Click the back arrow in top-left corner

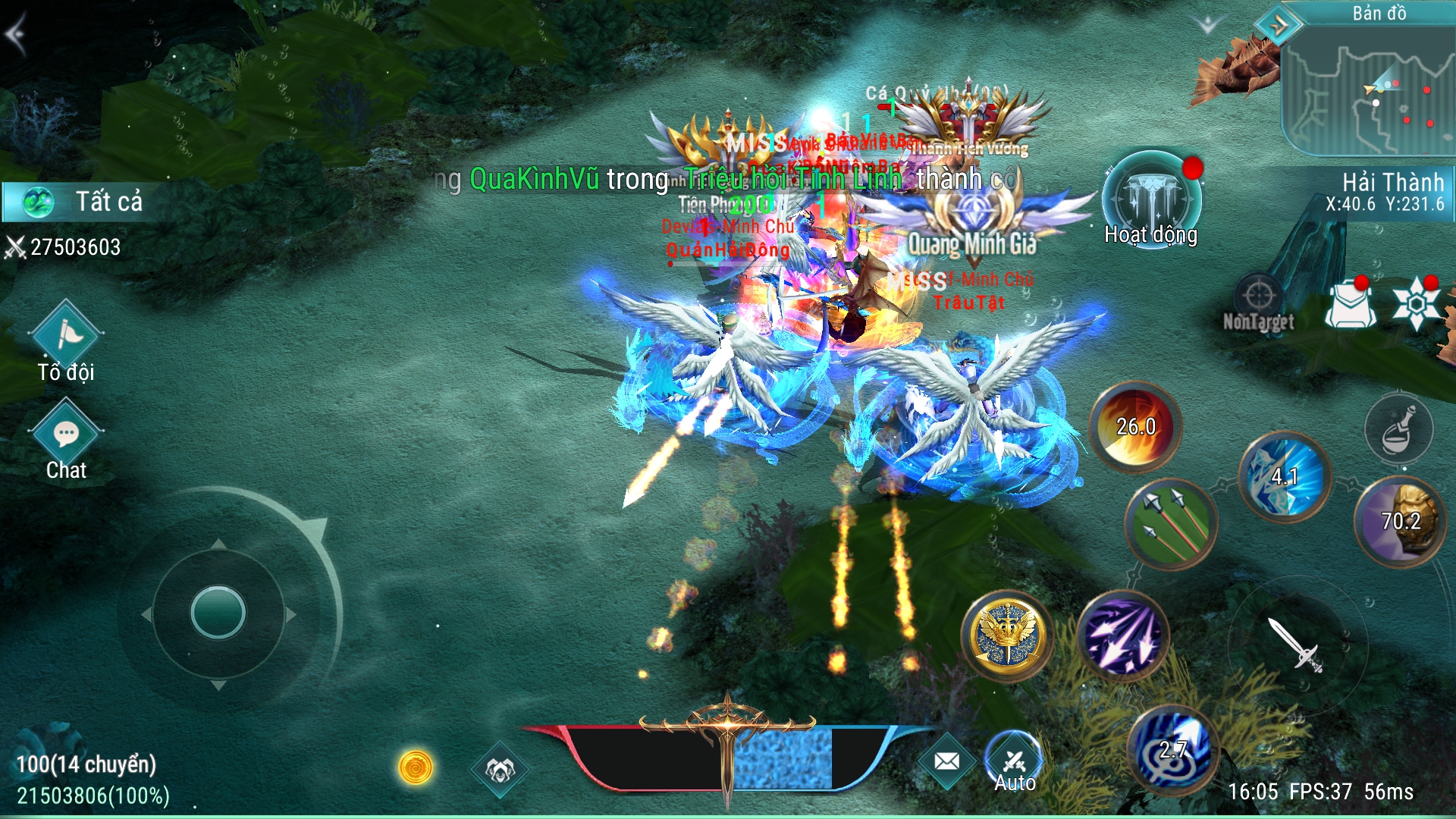[17, 34]
